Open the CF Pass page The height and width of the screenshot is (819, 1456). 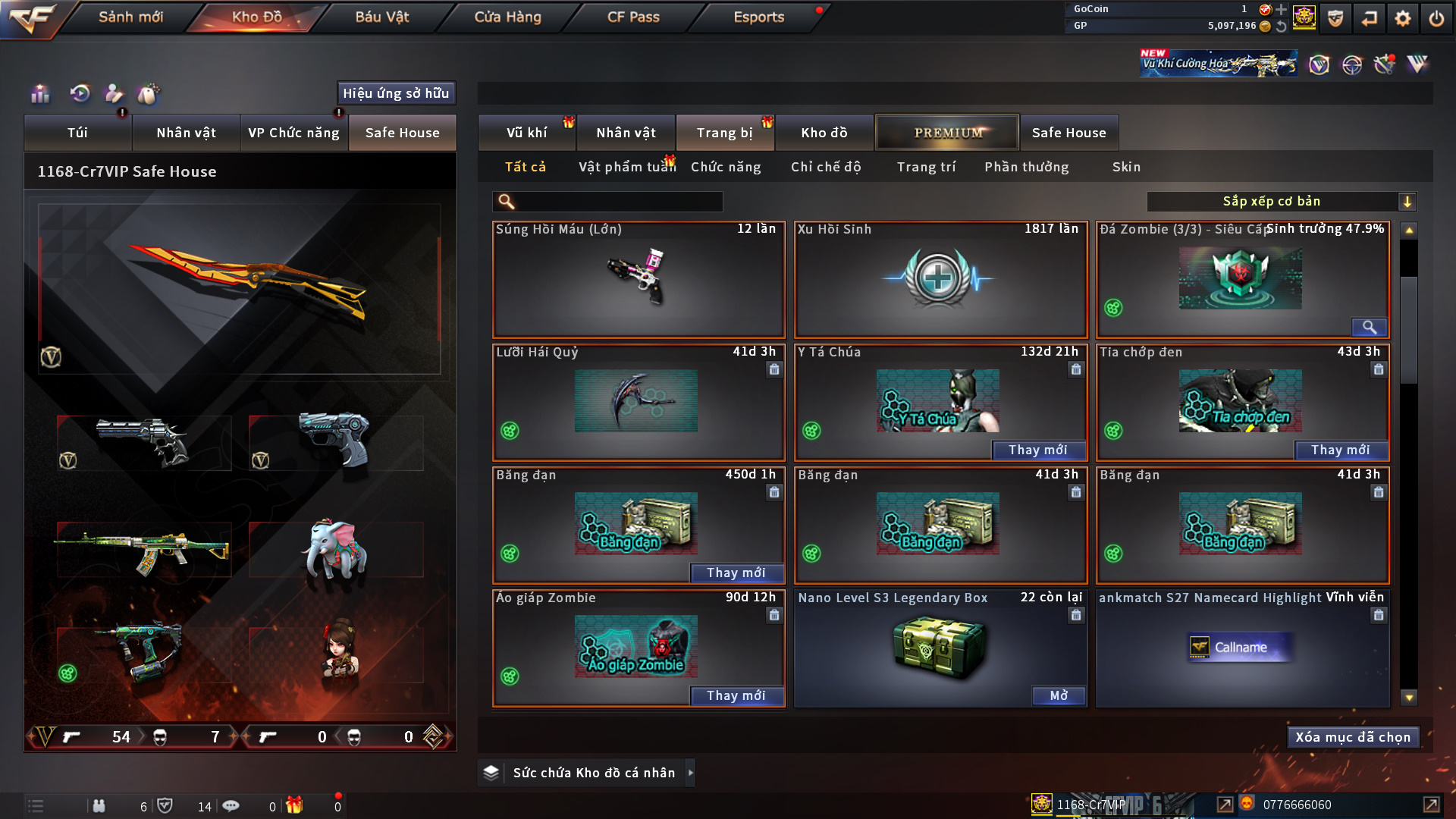(633, 17)
